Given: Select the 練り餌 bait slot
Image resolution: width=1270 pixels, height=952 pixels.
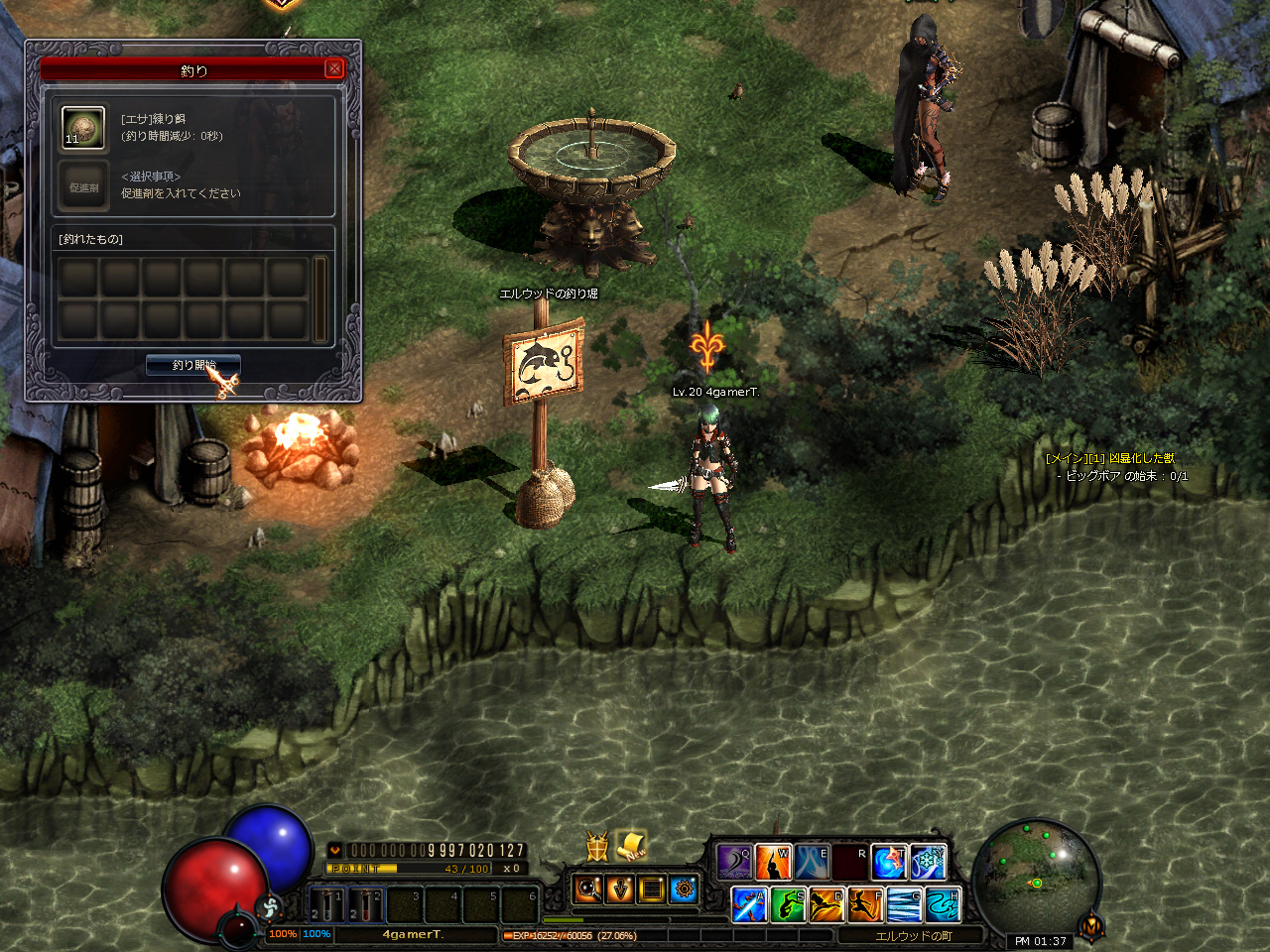Looking at the screenshot, I should tap(82, 128).
